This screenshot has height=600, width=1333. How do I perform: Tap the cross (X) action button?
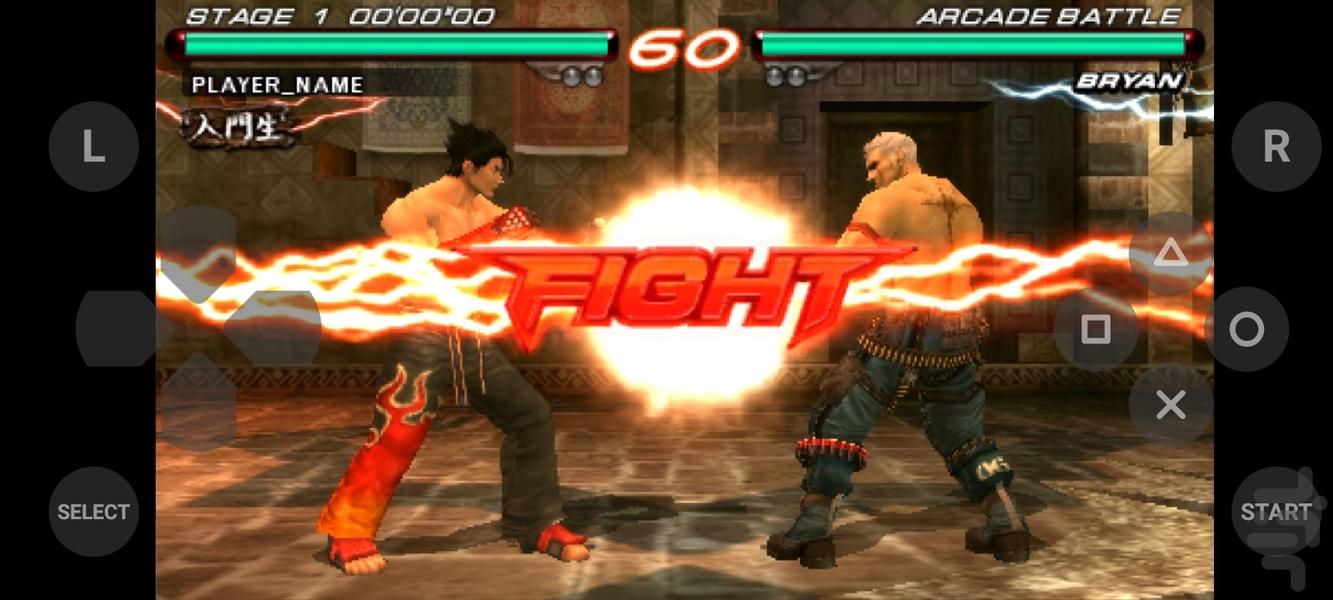pyautogui.click(x=1170, y=405)
